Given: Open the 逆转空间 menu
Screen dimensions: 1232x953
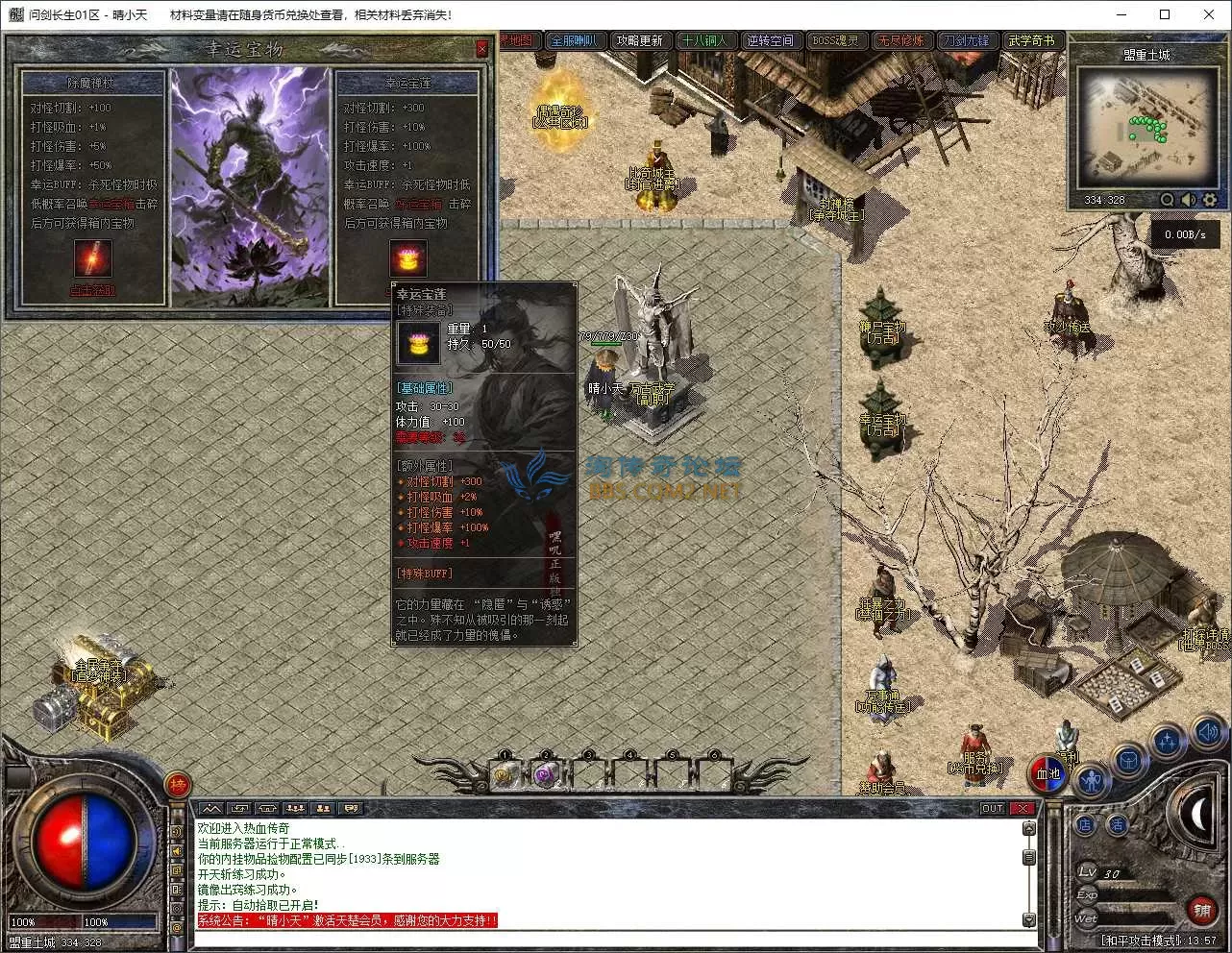Looking at the screenshot, I should coord(771,40).
